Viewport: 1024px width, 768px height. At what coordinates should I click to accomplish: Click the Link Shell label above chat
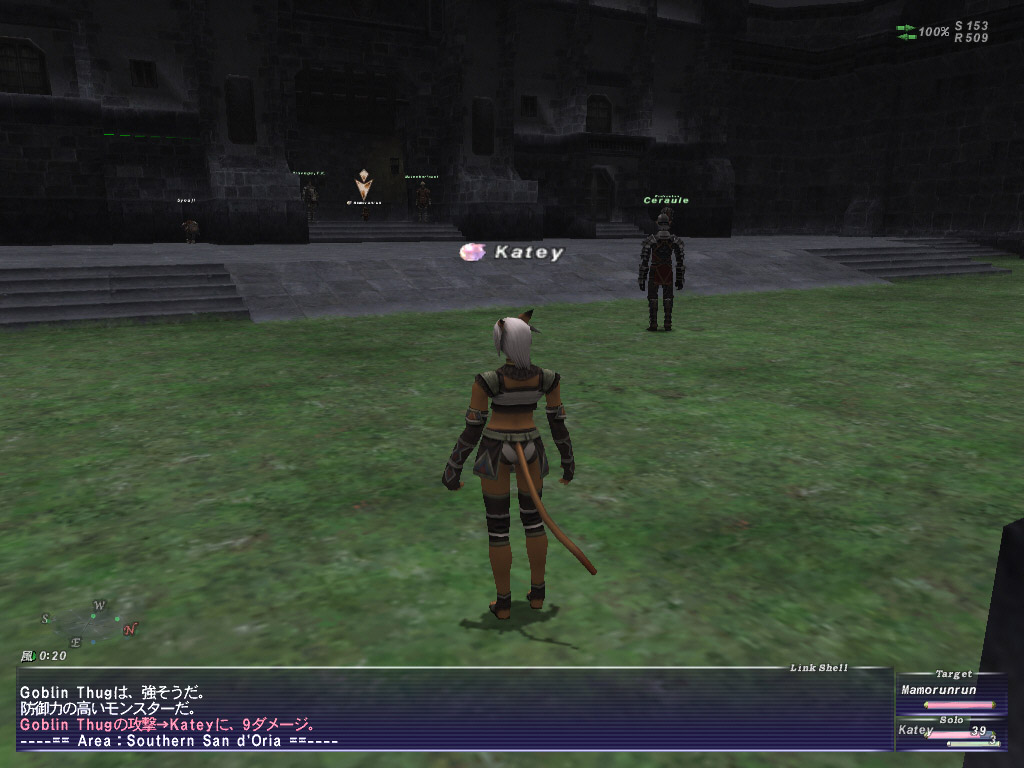[818, 667]
